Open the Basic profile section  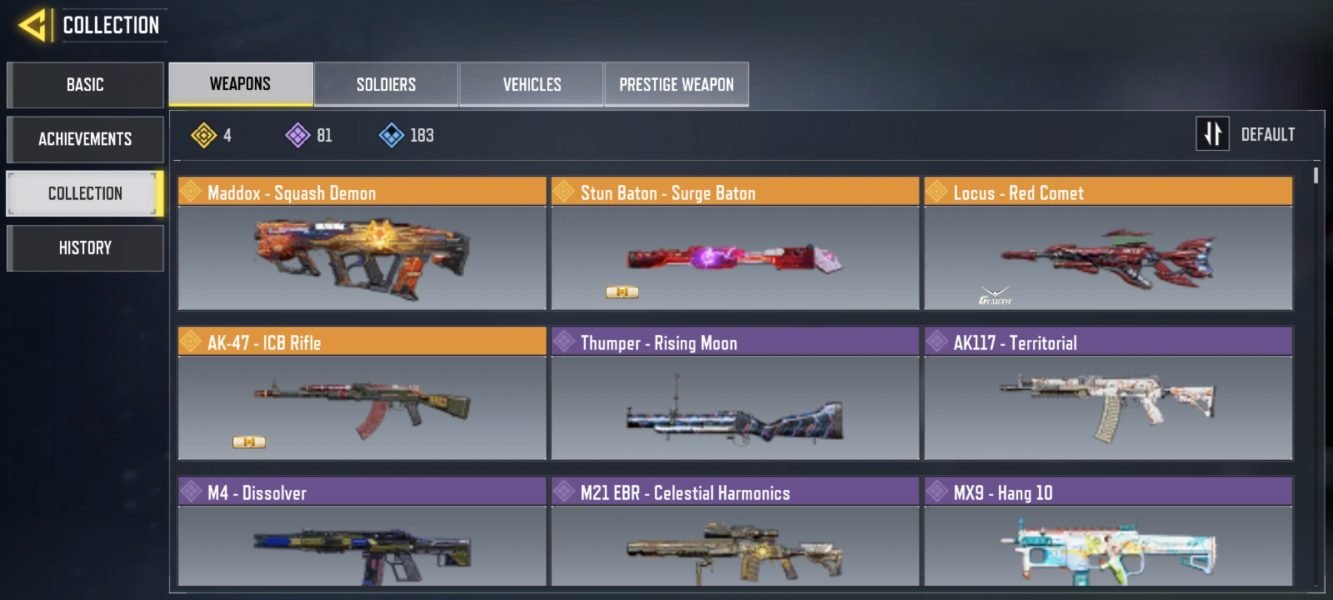click(85, 85)
